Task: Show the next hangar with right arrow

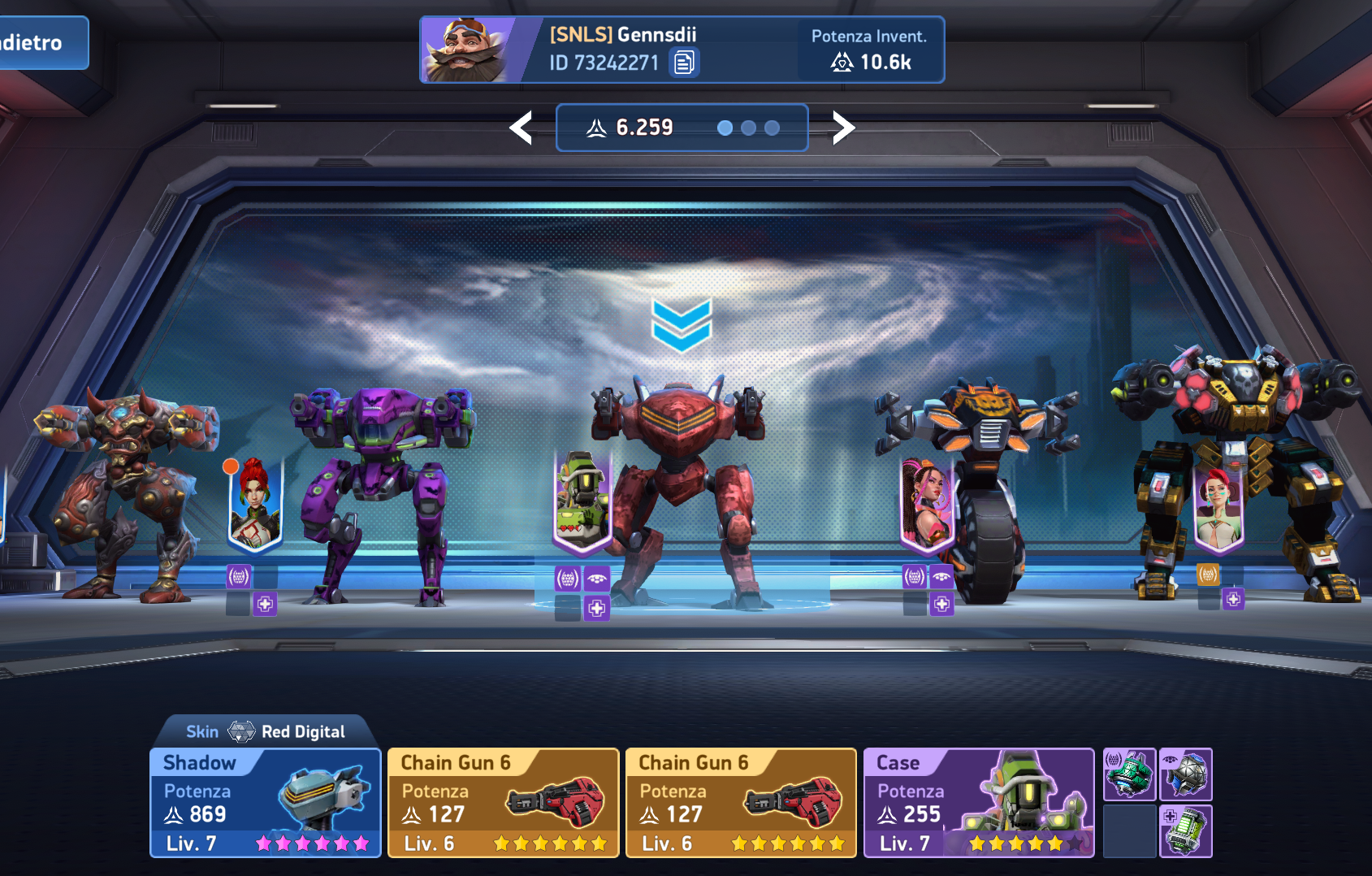Action: 843,128
